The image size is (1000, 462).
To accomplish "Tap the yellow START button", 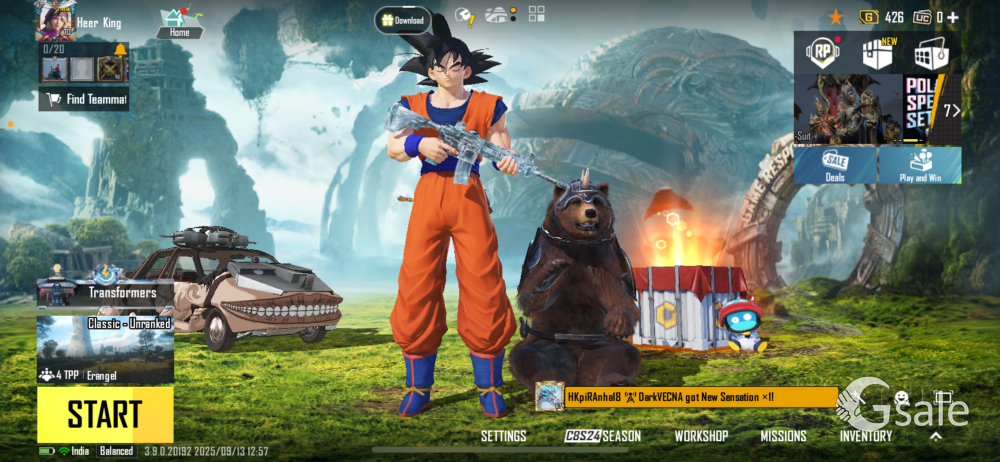I will coord(105,414).
